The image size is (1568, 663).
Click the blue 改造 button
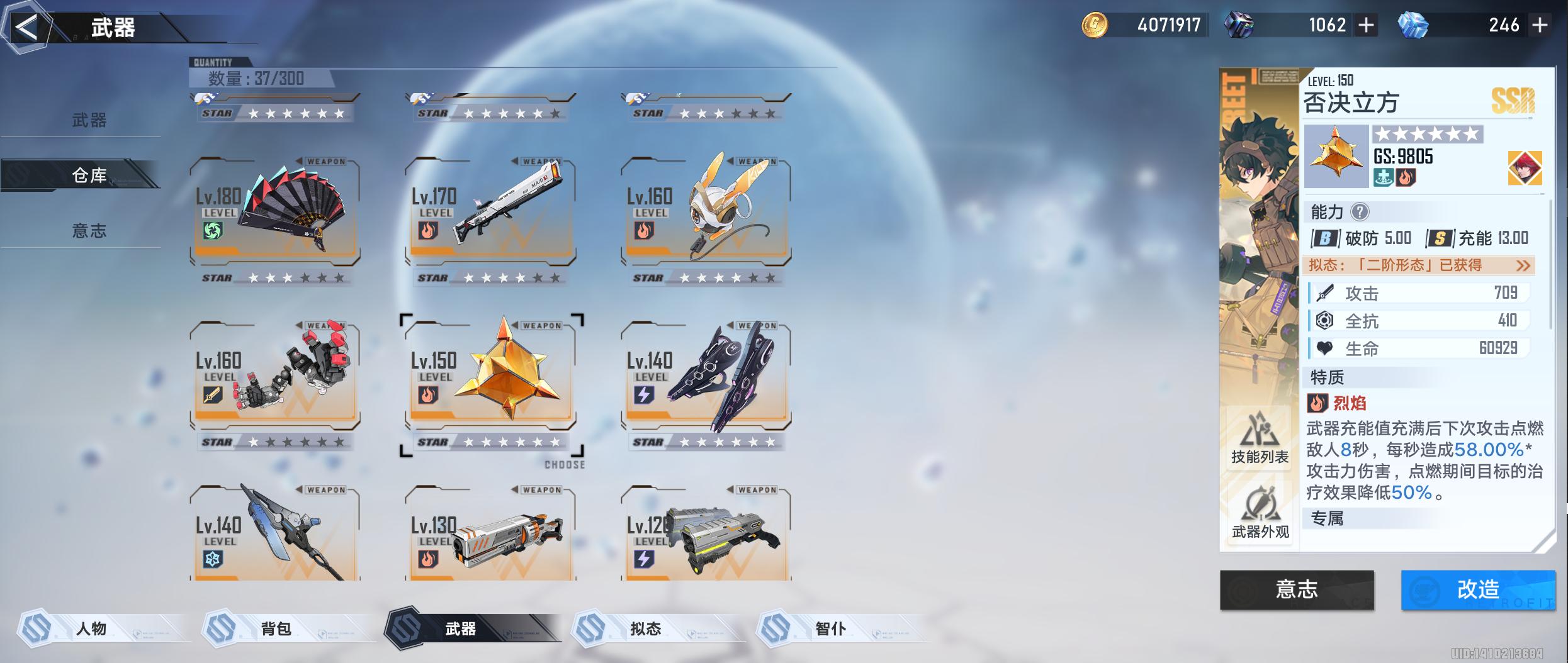pos(1477,589)
